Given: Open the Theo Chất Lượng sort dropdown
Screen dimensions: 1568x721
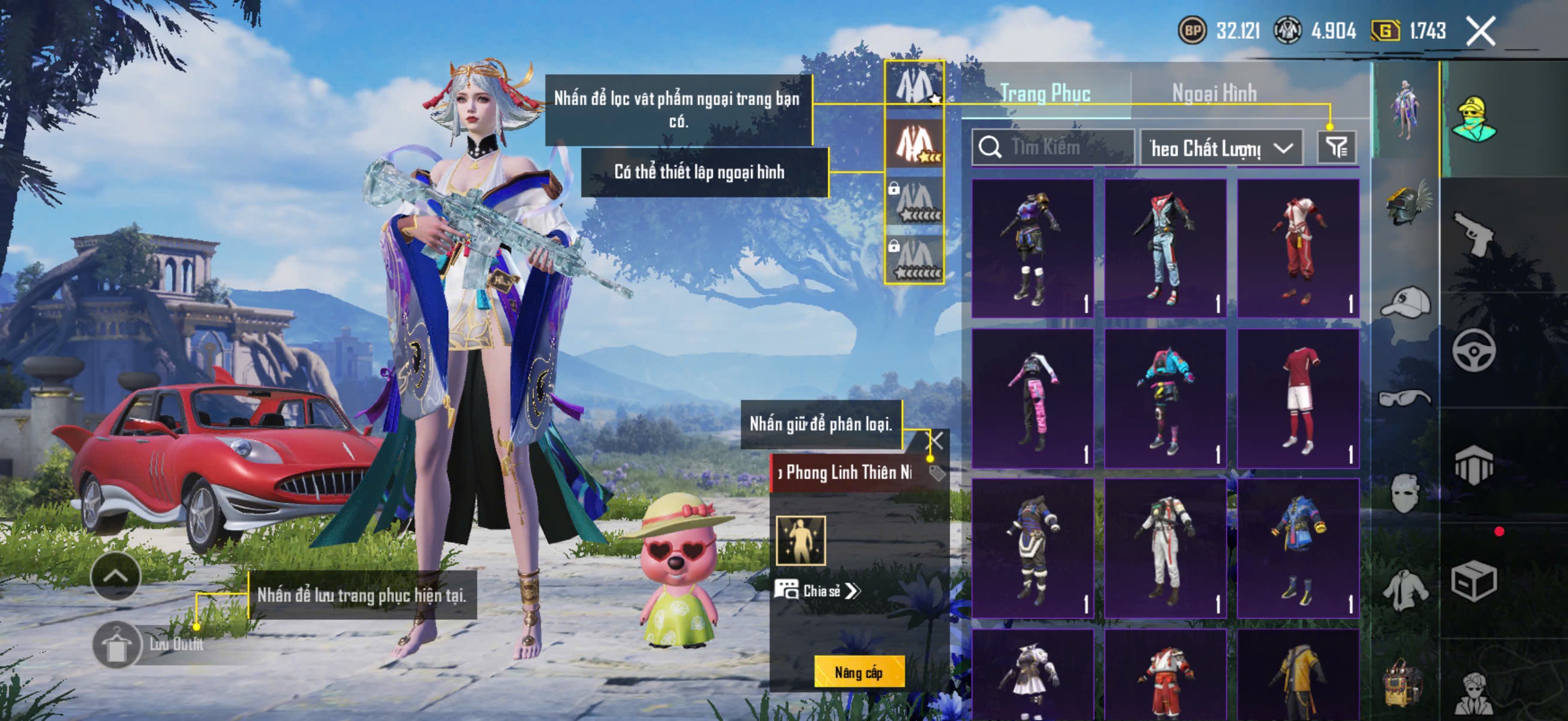Looking at the screenshot, I should (x=1221, y=148).
